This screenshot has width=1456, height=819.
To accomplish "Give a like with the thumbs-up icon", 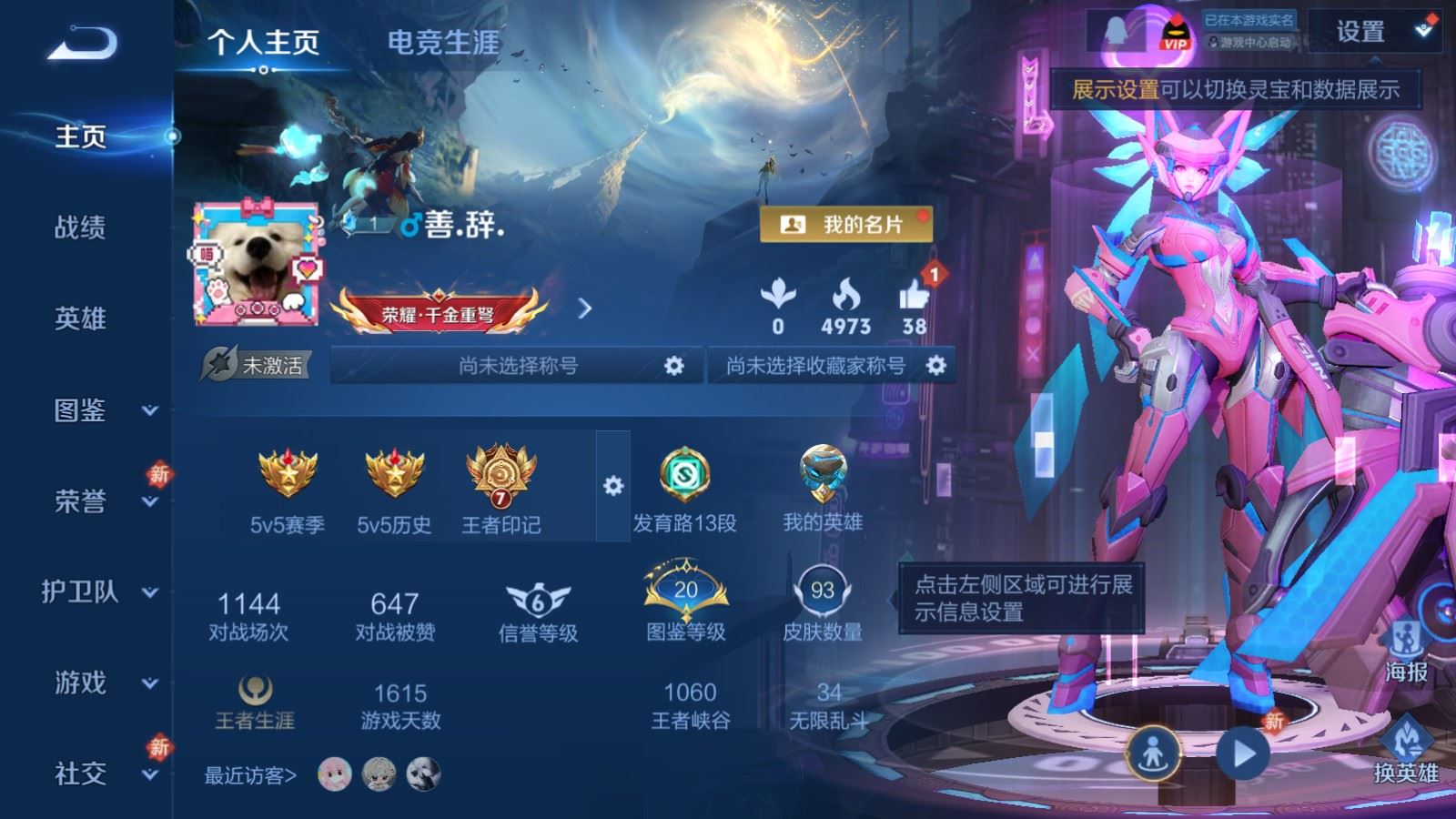I will point(915,296).
